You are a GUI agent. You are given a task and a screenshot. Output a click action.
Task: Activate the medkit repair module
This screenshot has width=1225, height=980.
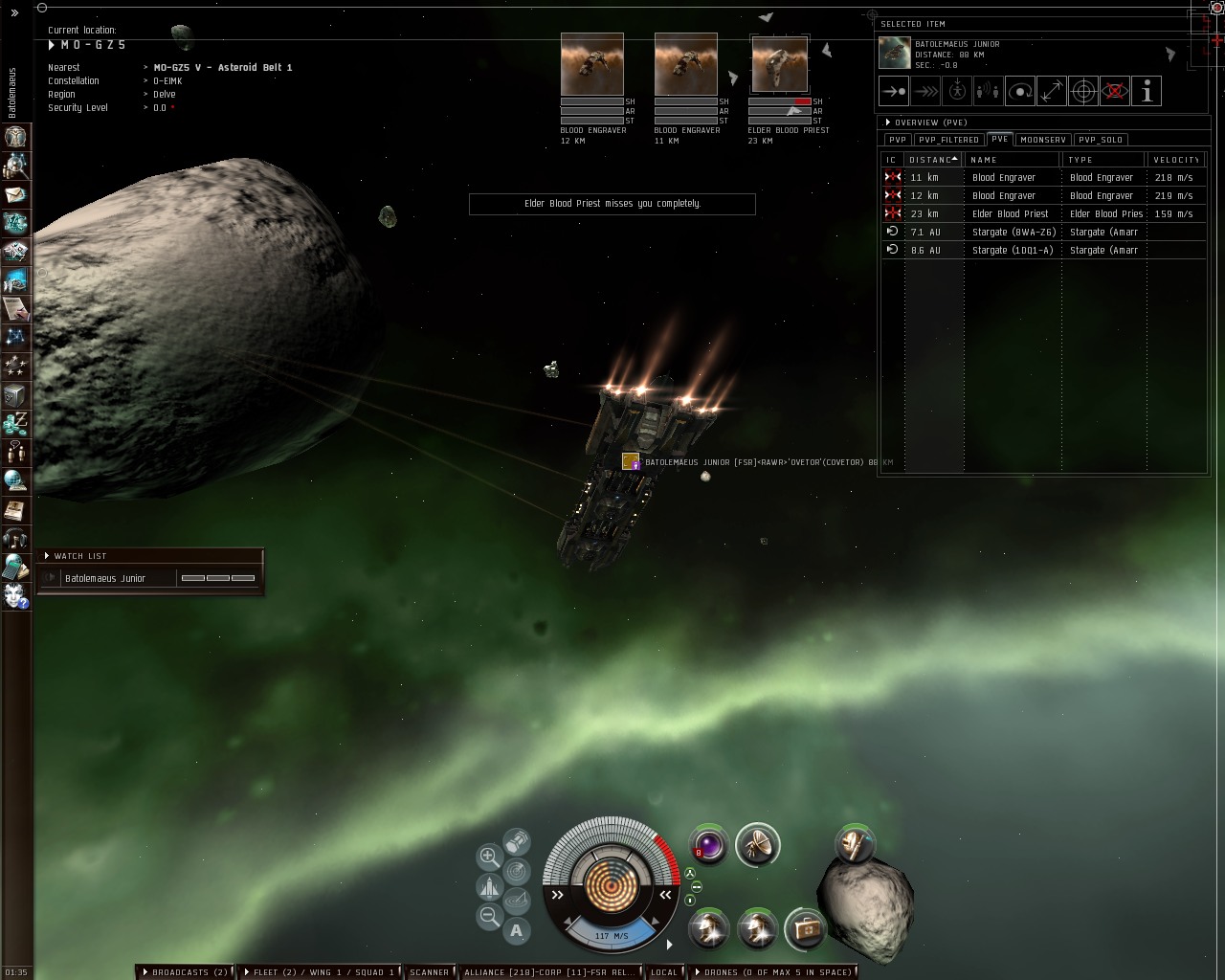tap(806, 928)
